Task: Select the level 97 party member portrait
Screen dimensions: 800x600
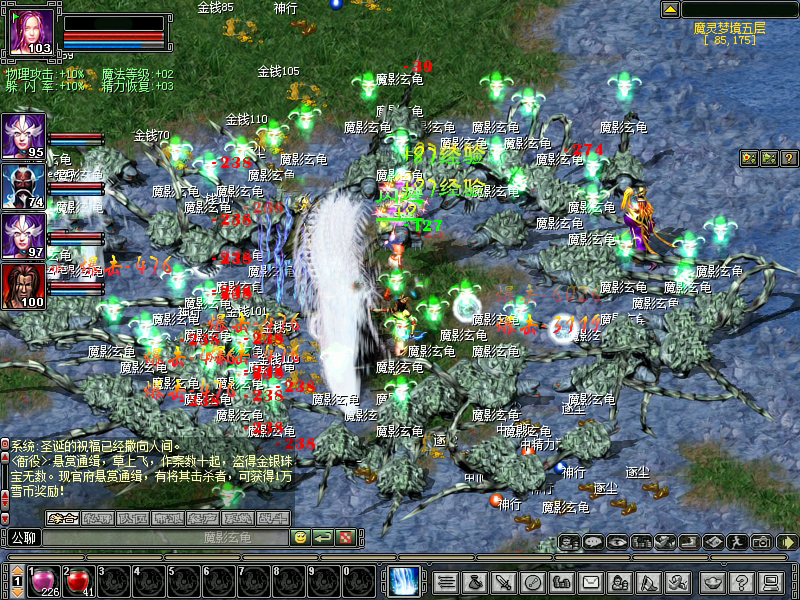Action: (23, 236)
